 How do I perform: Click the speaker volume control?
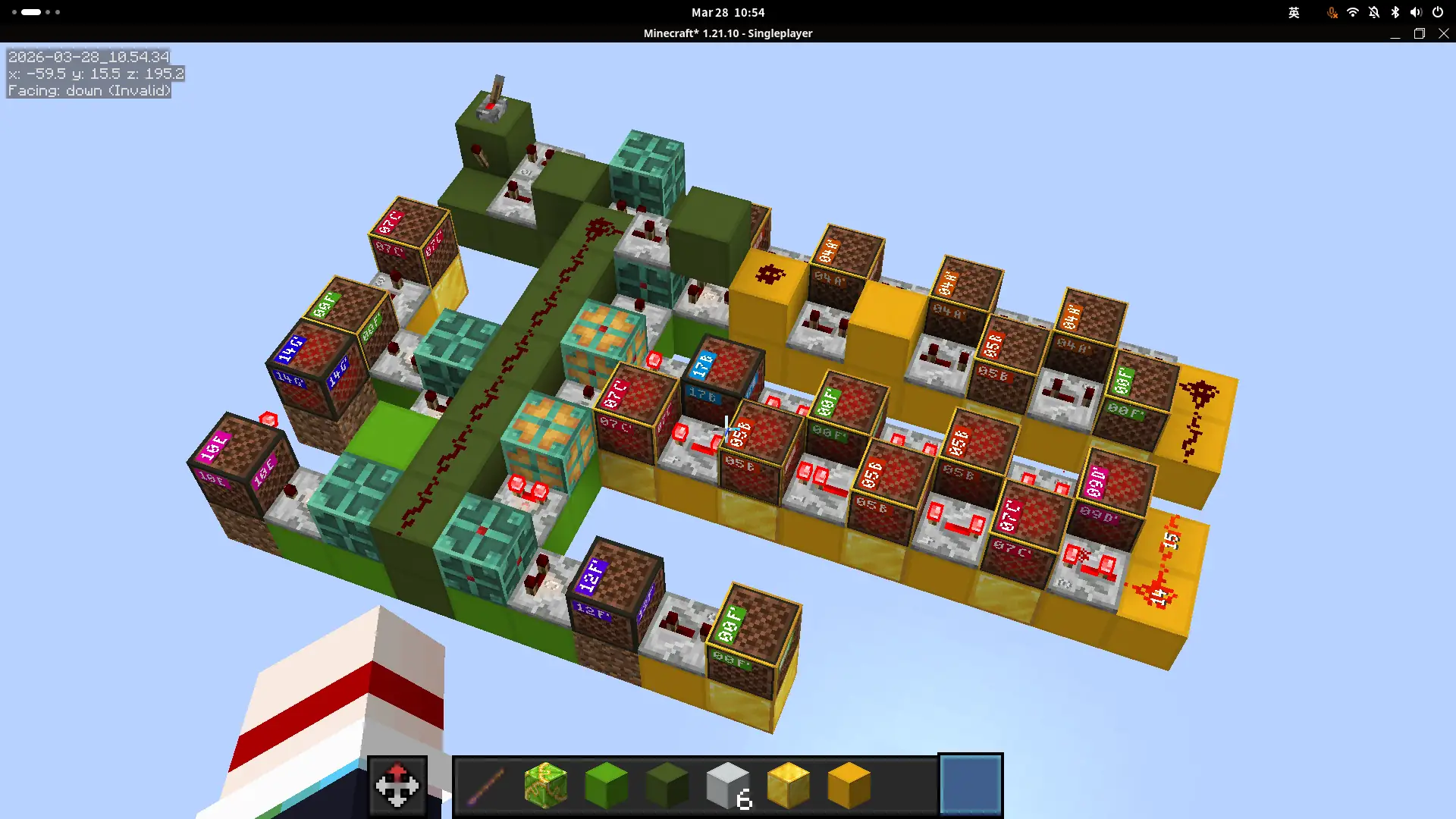1415,12
